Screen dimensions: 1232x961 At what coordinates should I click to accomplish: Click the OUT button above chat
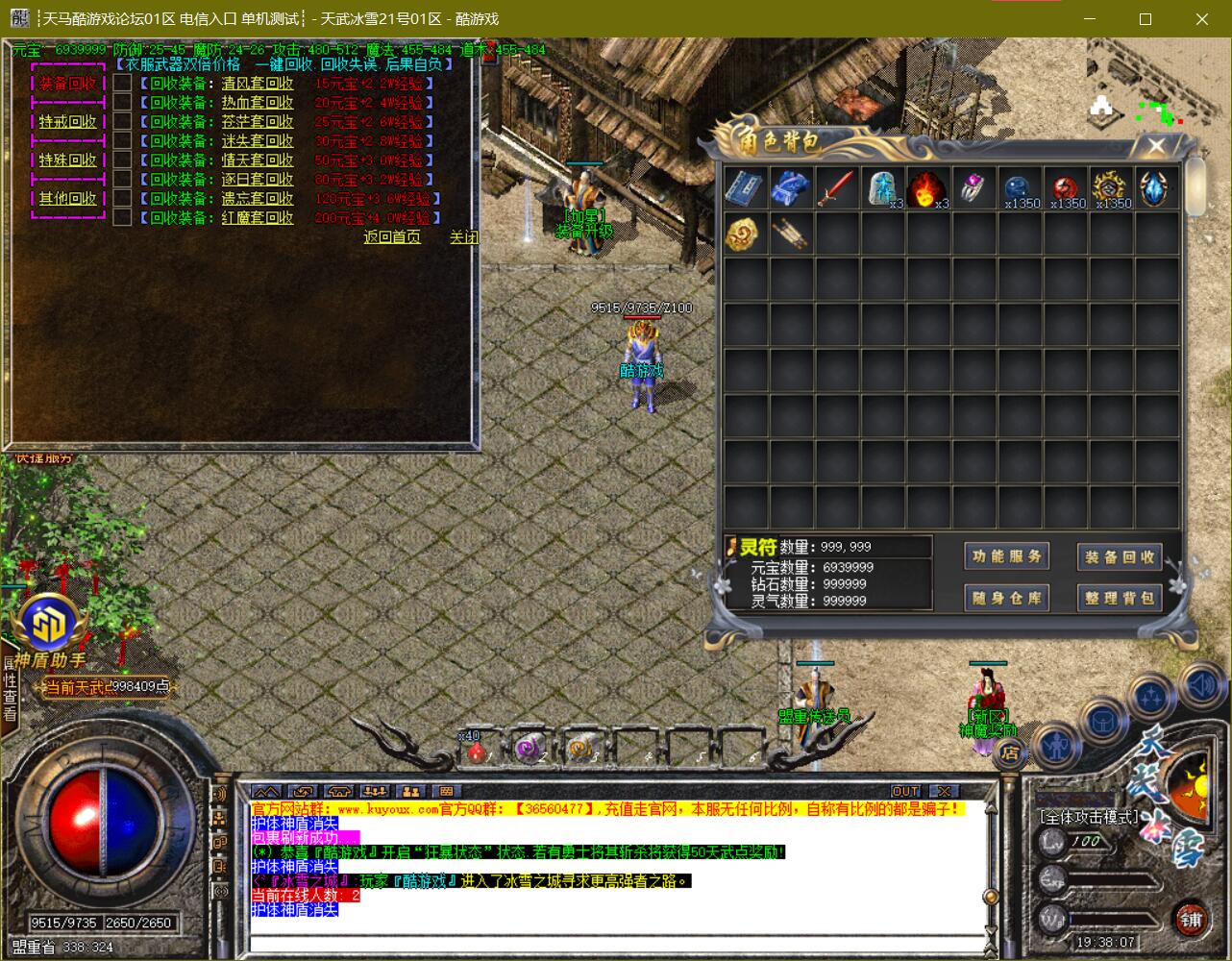click(x=905, y=791)
